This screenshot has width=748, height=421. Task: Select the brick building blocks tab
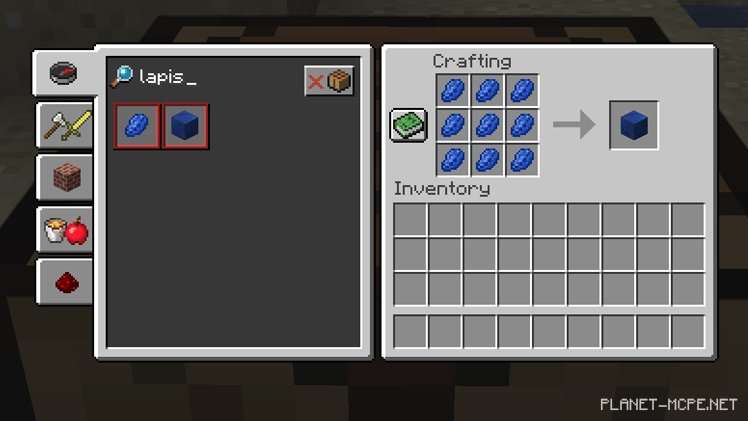point(66,179)
